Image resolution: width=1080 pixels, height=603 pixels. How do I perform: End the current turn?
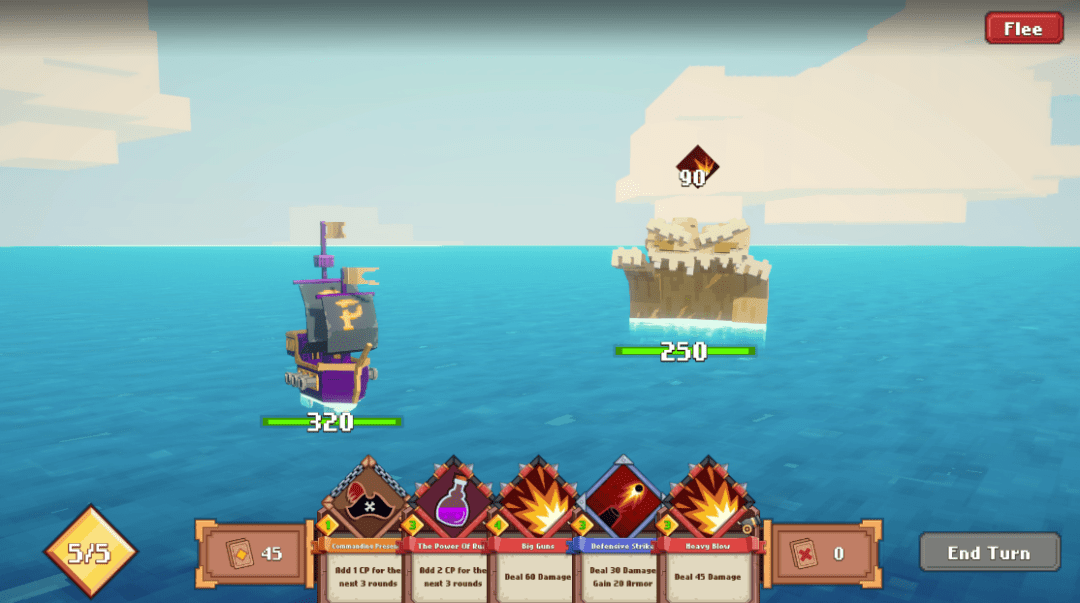[x=988, y=552]
